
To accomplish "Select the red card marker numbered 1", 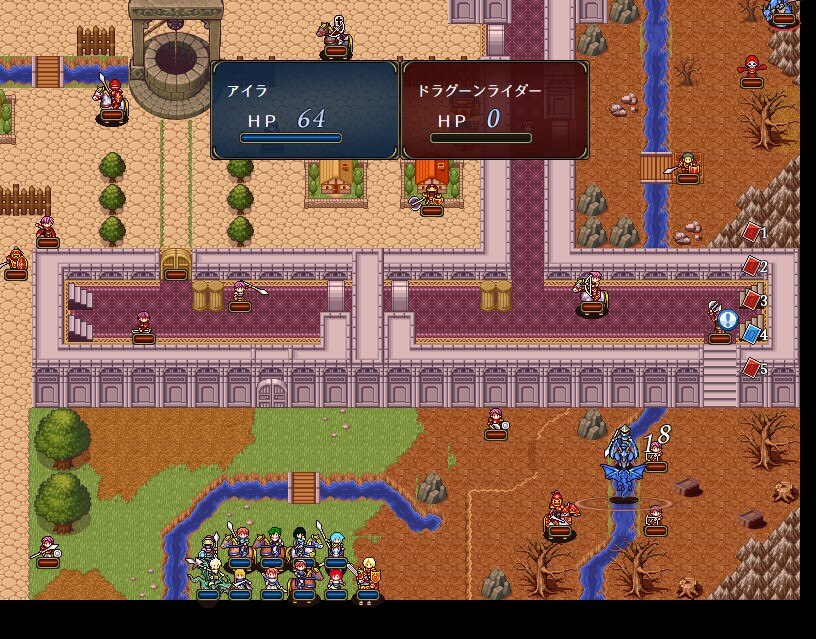I will 751,232.
